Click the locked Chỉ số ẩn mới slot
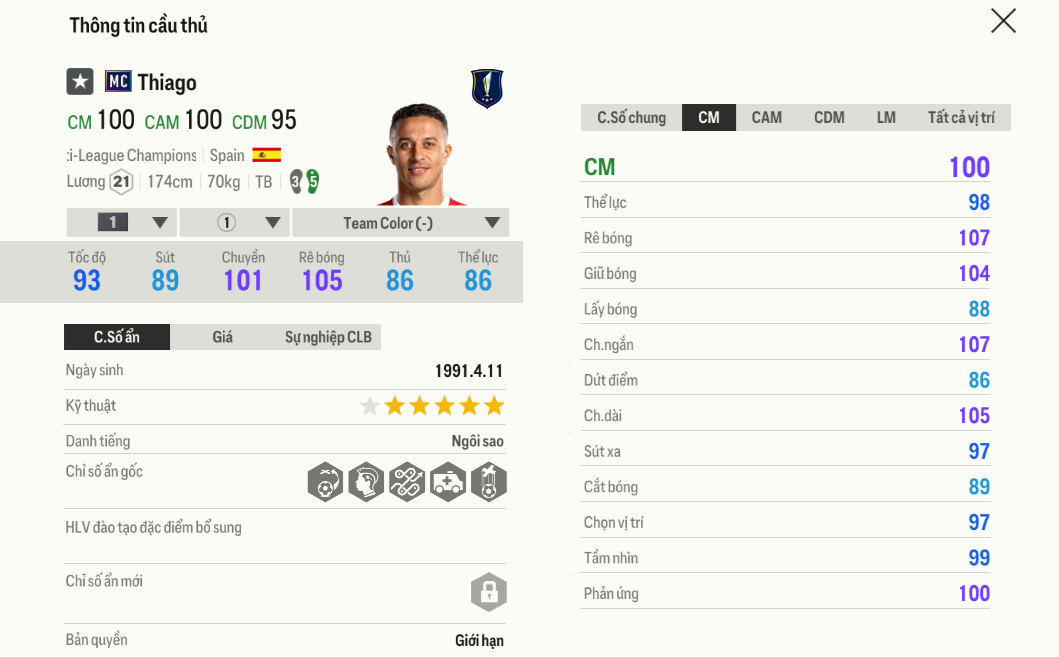Viewport: 1059px width, 657px height. [x=489, y=592]
